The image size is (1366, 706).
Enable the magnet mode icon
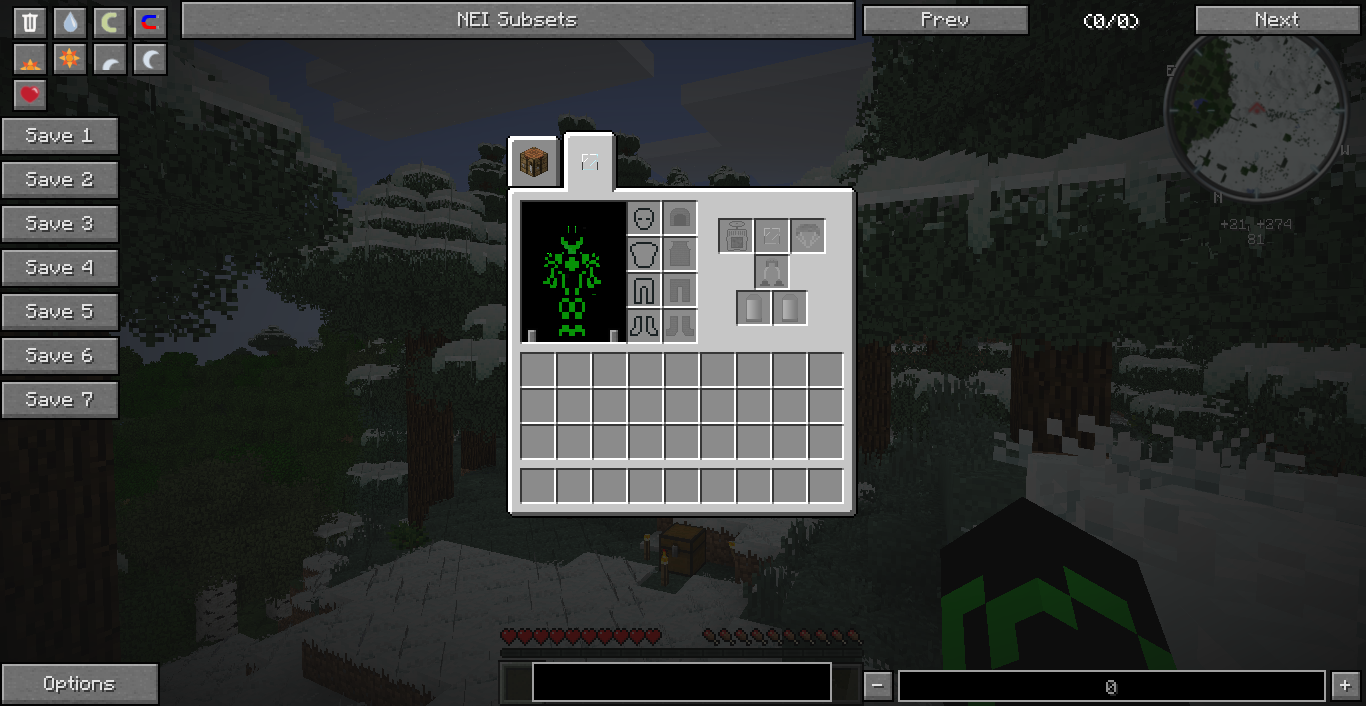point(149,23)
